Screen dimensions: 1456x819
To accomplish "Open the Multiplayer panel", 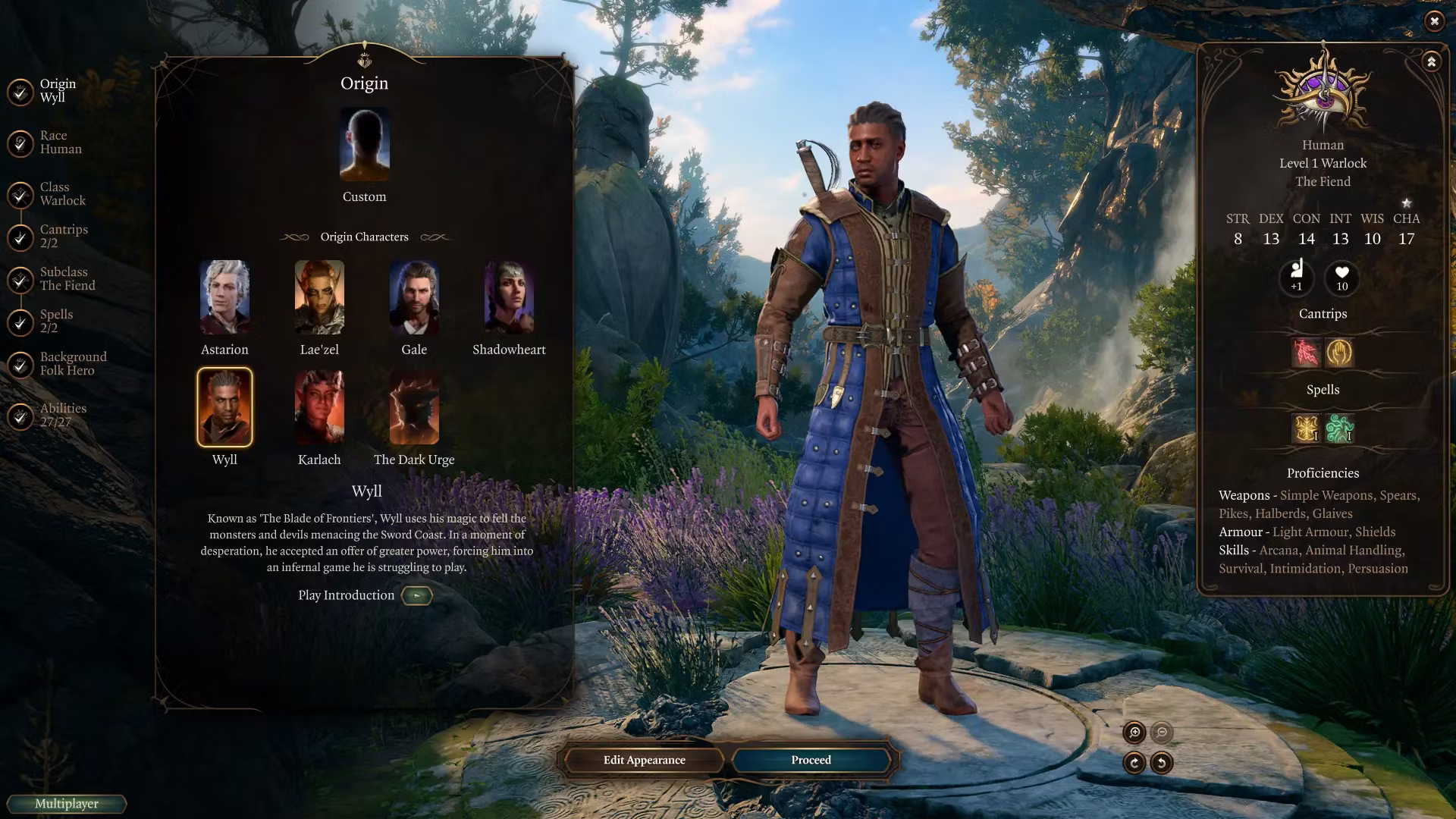I will coord(67,804).
